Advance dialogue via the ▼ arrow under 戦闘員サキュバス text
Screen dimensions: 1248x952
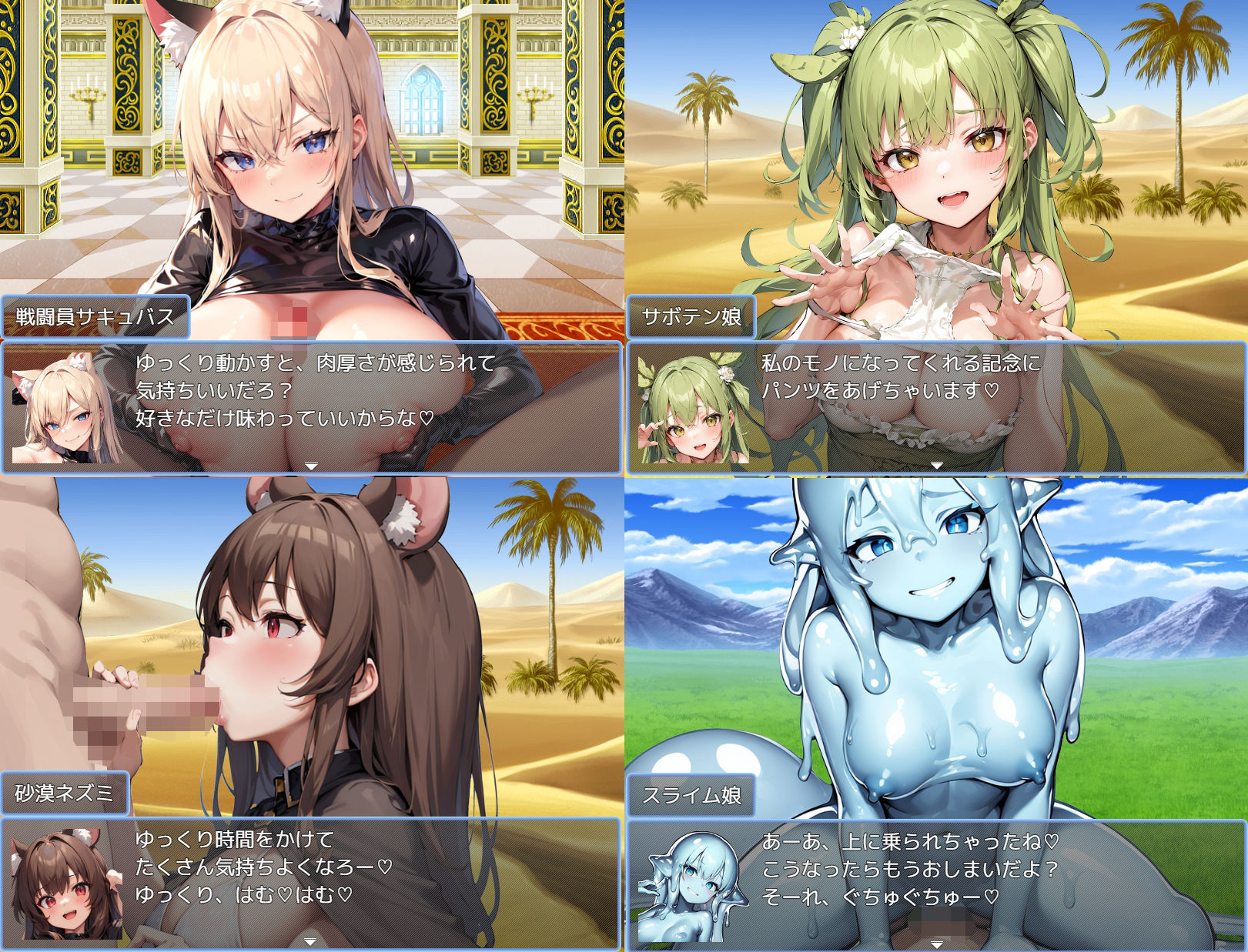coord(312,465)
